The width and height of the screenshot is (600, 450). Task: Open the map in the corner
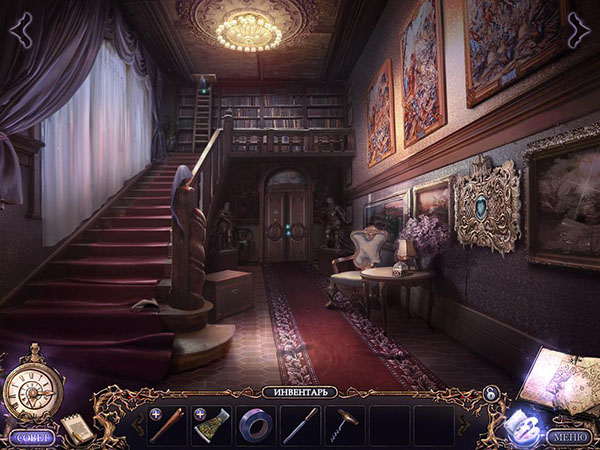pyautogui.click(x=562, y=382)
